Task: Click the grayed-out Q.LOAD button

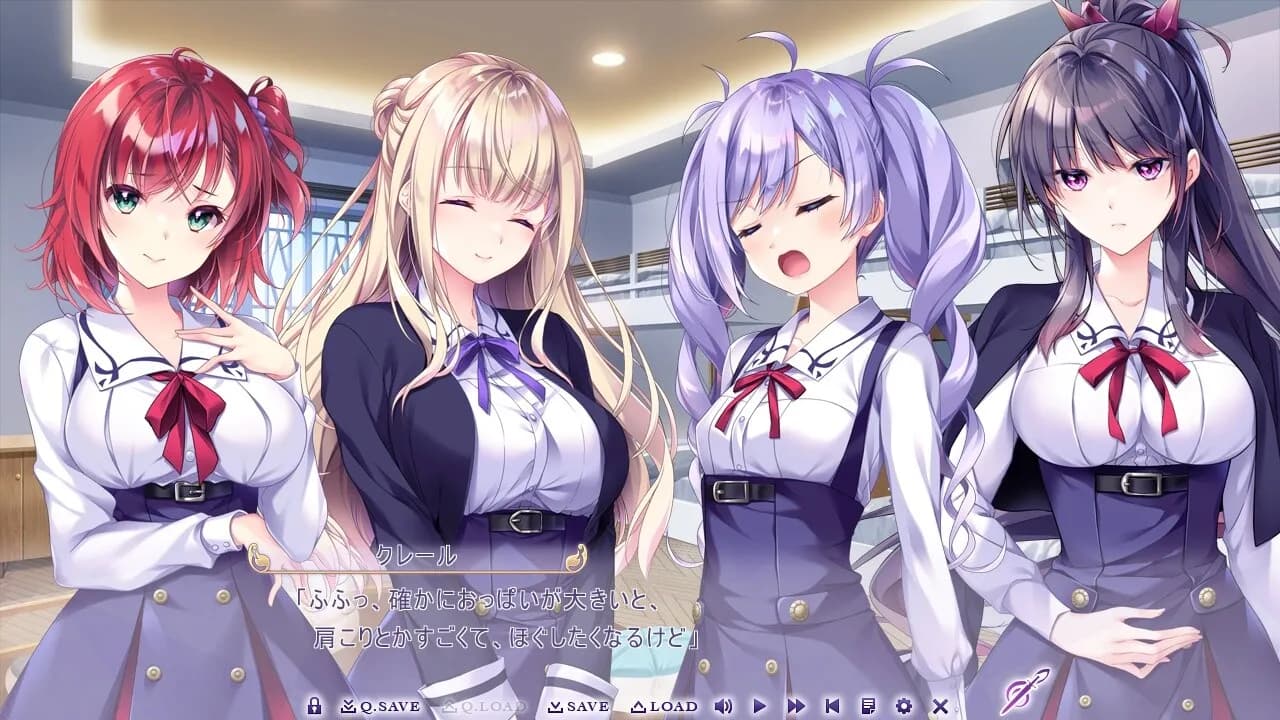Action: (484, 705)
